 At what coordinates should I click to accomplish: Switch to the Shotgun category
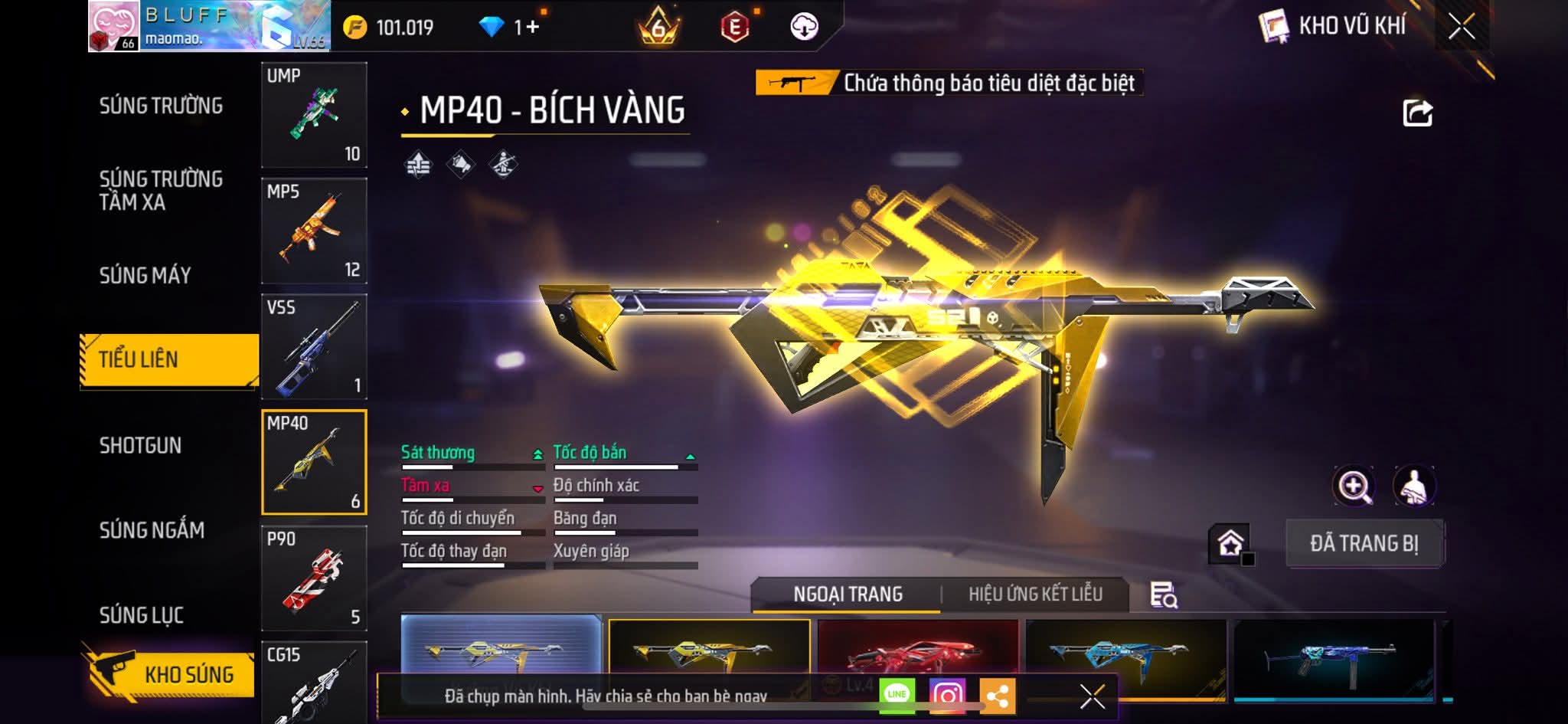tap(140, 445)
